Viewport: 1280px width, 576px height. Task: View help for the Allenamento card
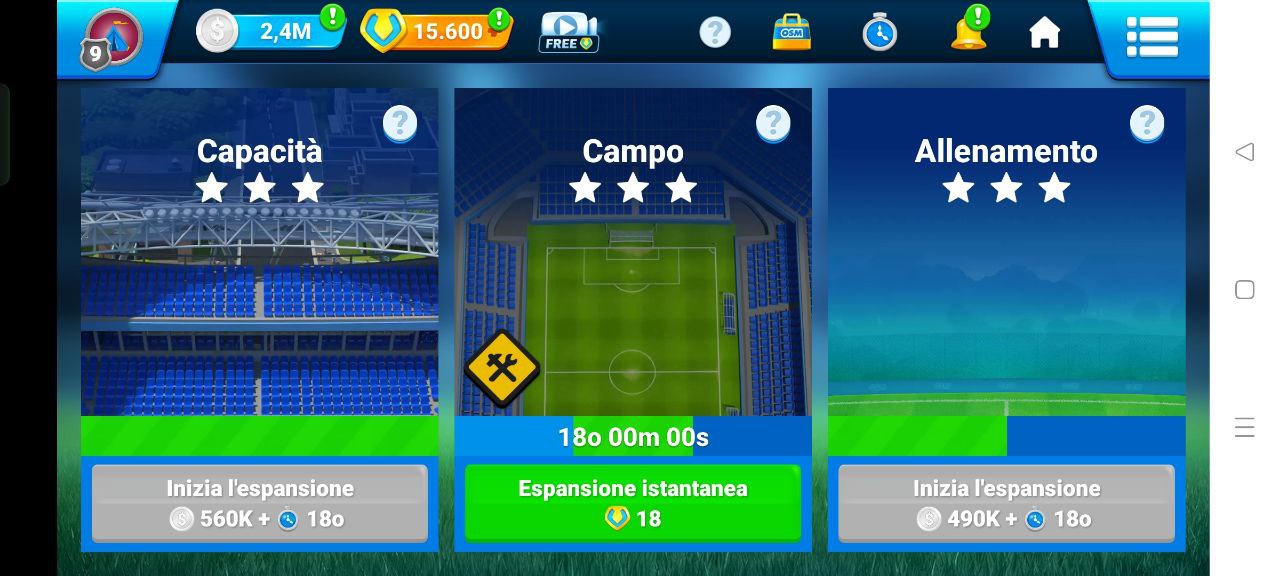click(1147, 124)
